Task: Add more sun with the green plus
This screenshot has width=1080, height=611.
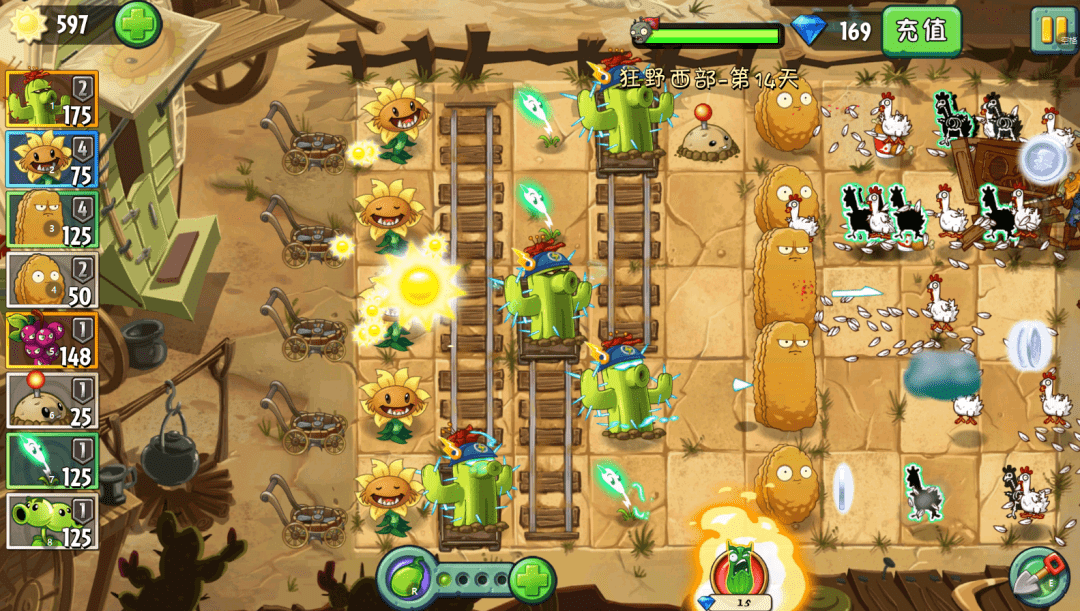Action: coord(137,24)
